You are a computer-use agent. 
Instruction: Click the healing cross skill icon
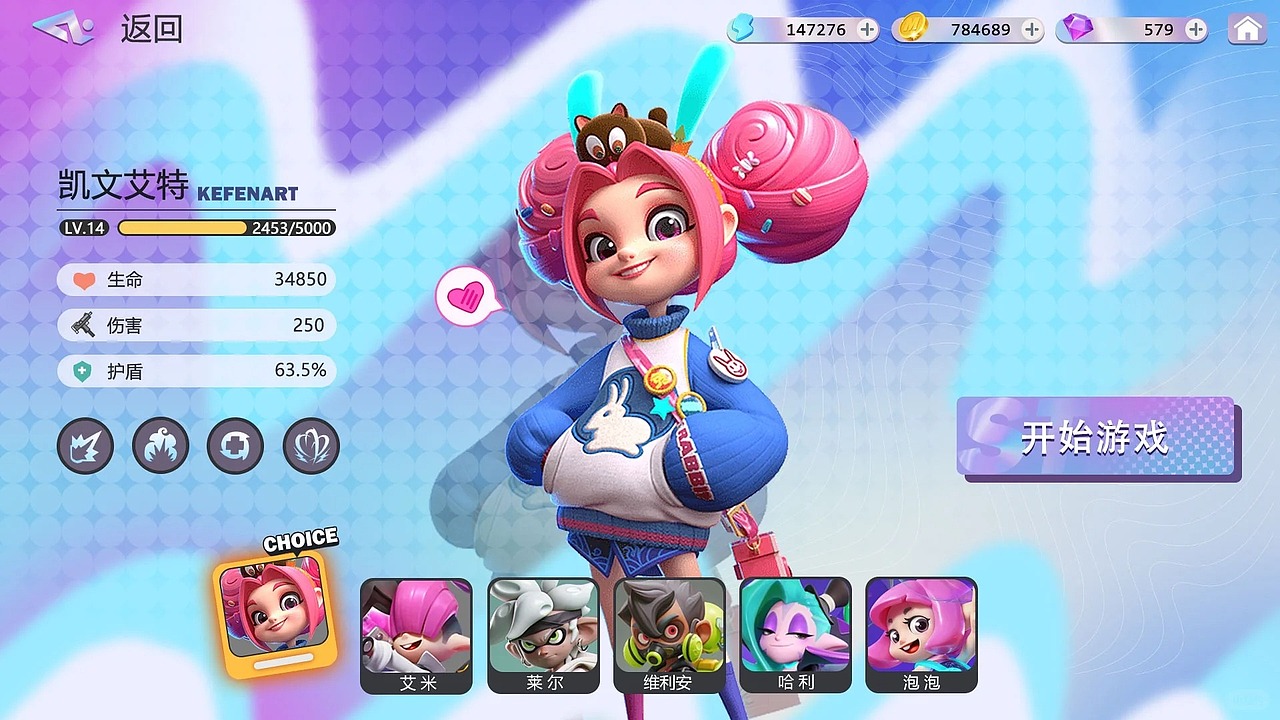coord(235,446)
